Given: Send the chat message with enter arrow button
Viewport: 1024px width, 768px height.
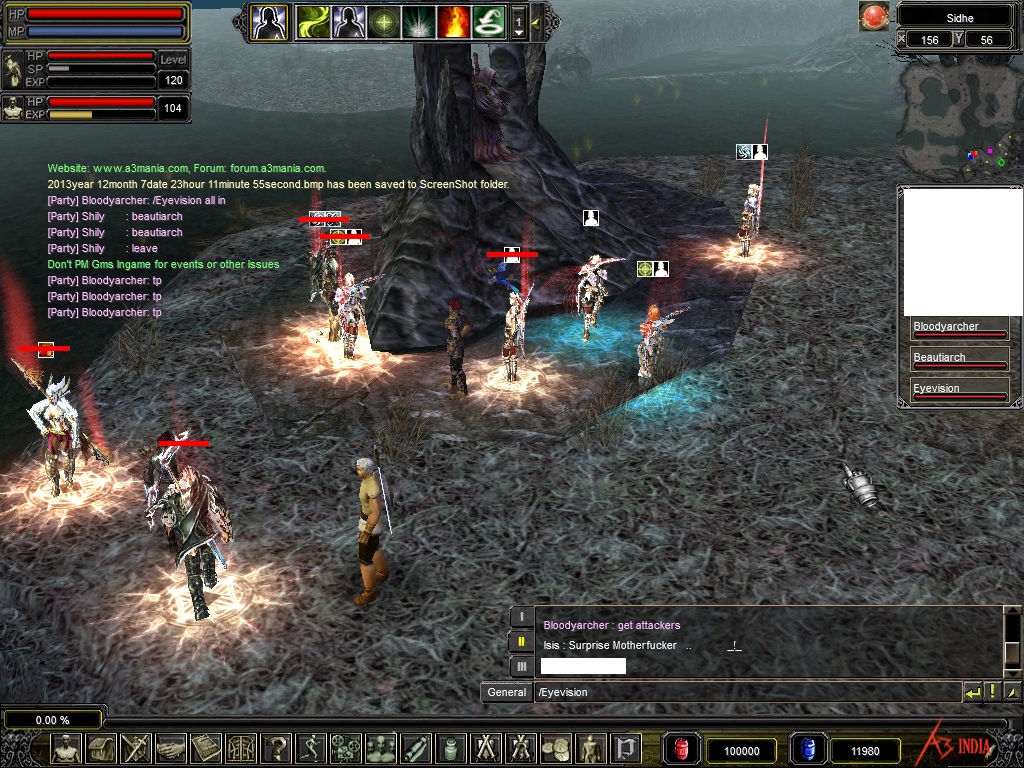Looking at the screenshot, I should (x=973, y=692).
